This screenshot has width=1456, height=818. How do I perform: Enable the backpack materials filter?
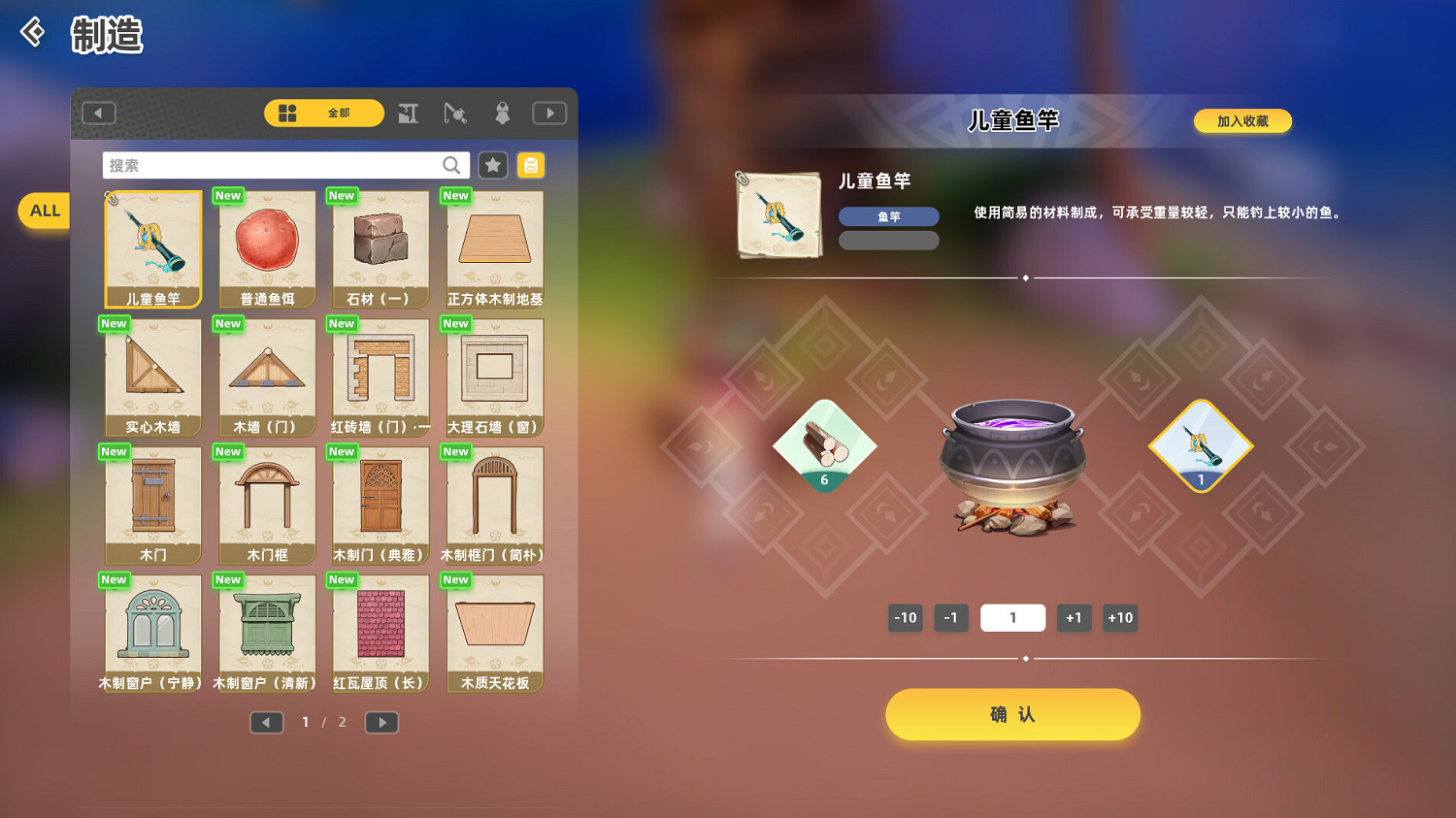click(530, 165)
